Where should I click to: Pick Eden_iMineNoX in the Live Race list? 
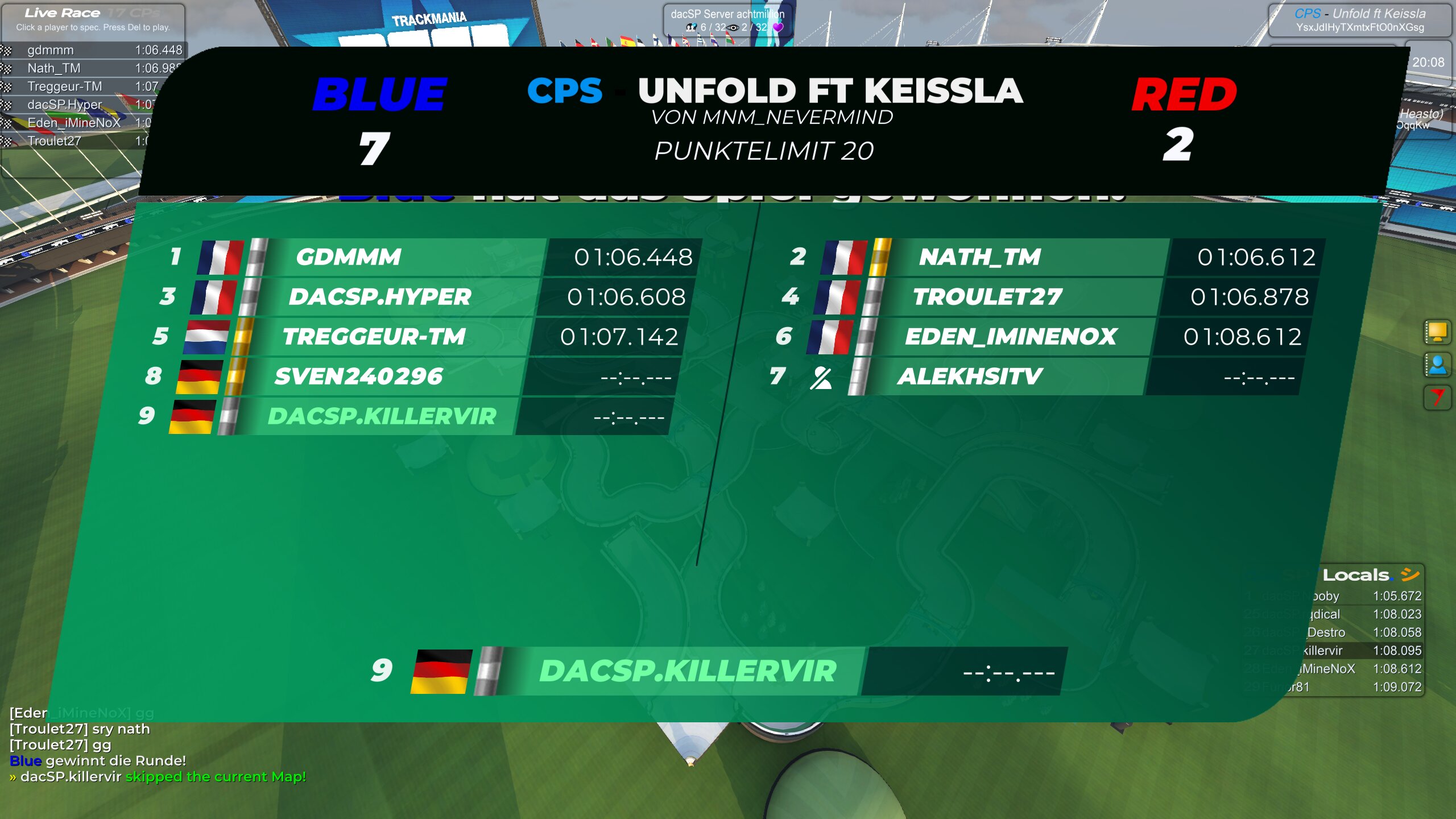pos(74,123)
